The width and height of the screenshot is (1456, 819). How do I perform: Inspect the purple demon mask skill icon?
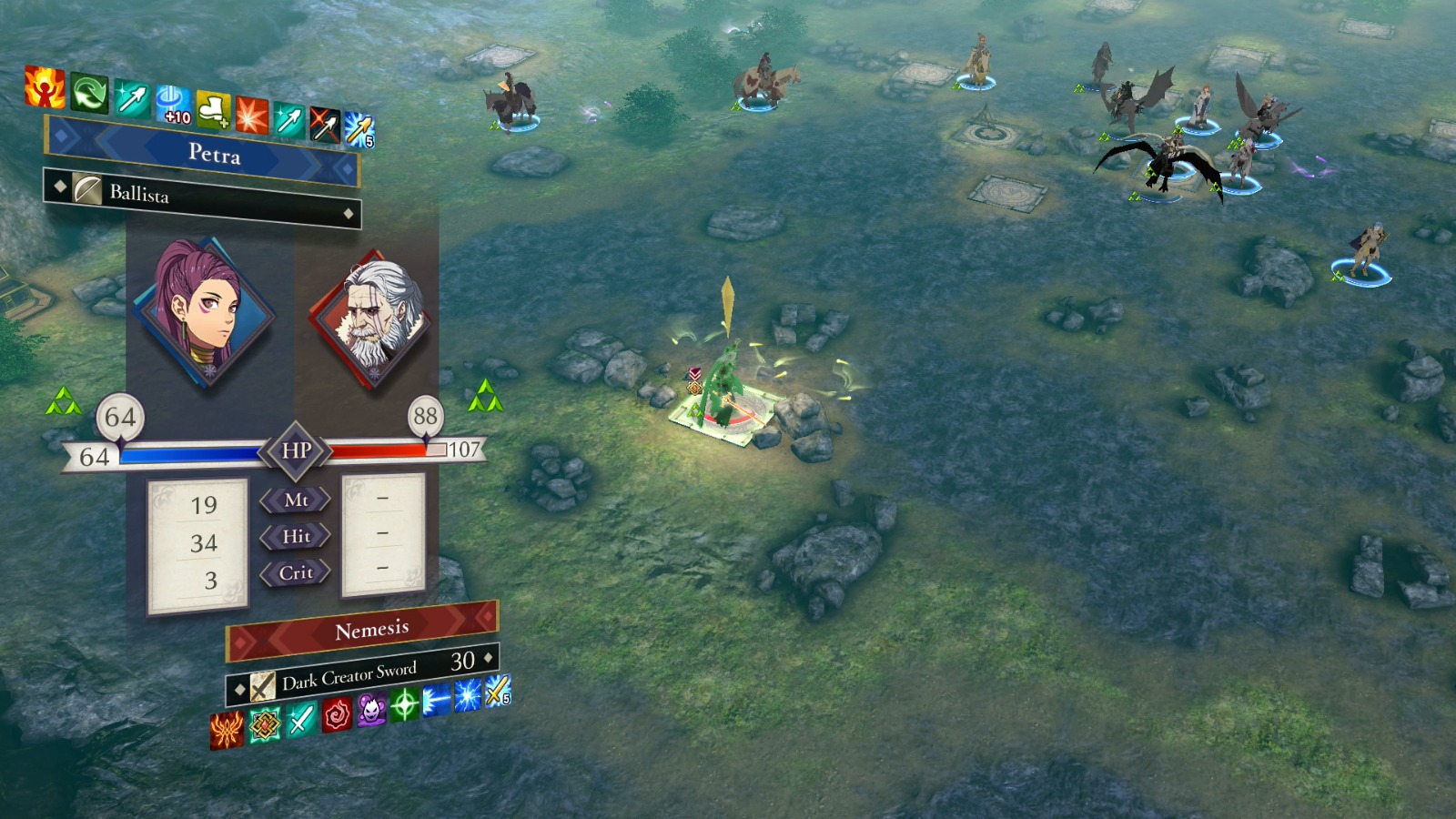(371, 710)
